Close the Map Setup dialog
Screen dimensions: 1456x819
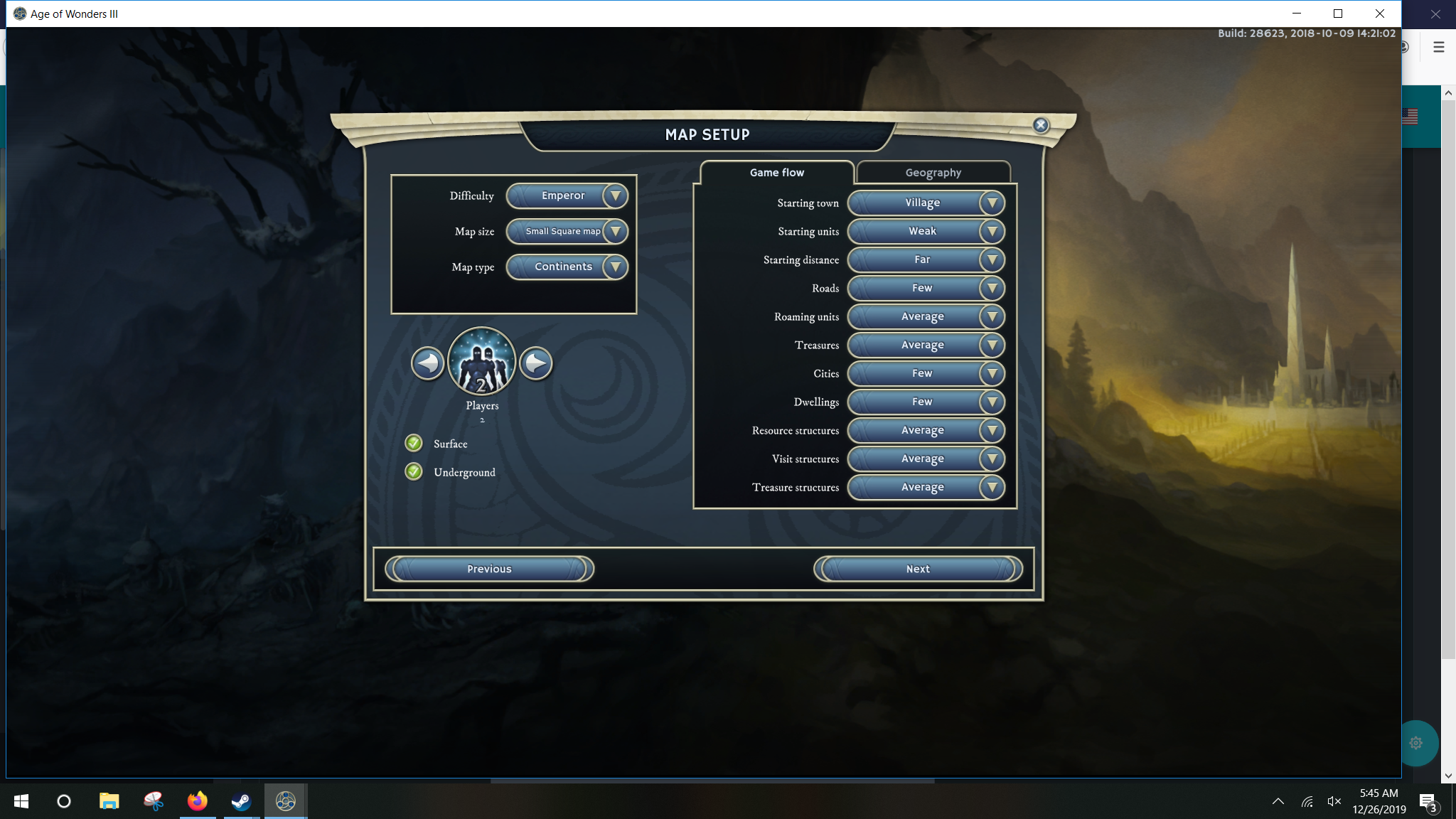tap(1041, 125)
